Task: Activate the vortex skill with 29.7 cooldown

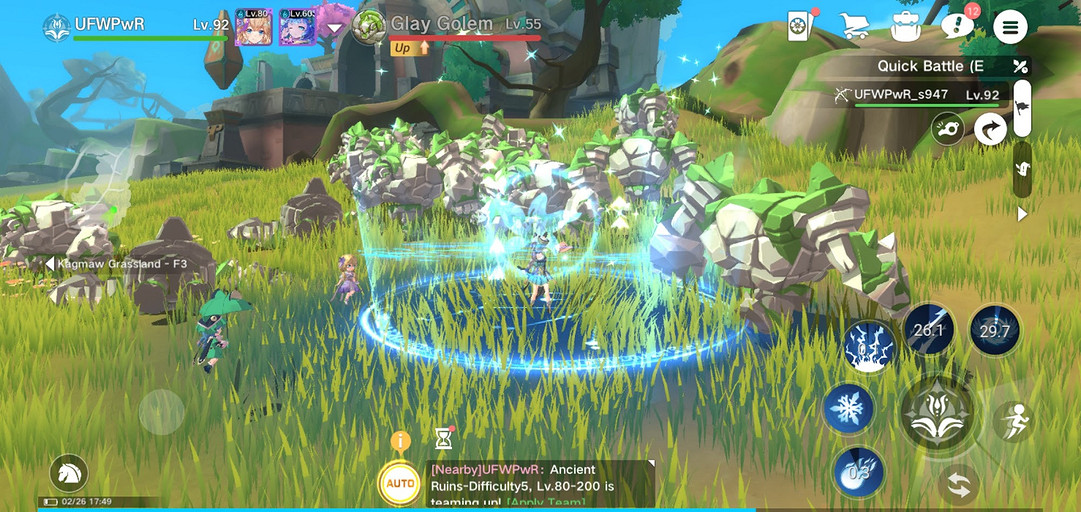Action: click(994, 331)
